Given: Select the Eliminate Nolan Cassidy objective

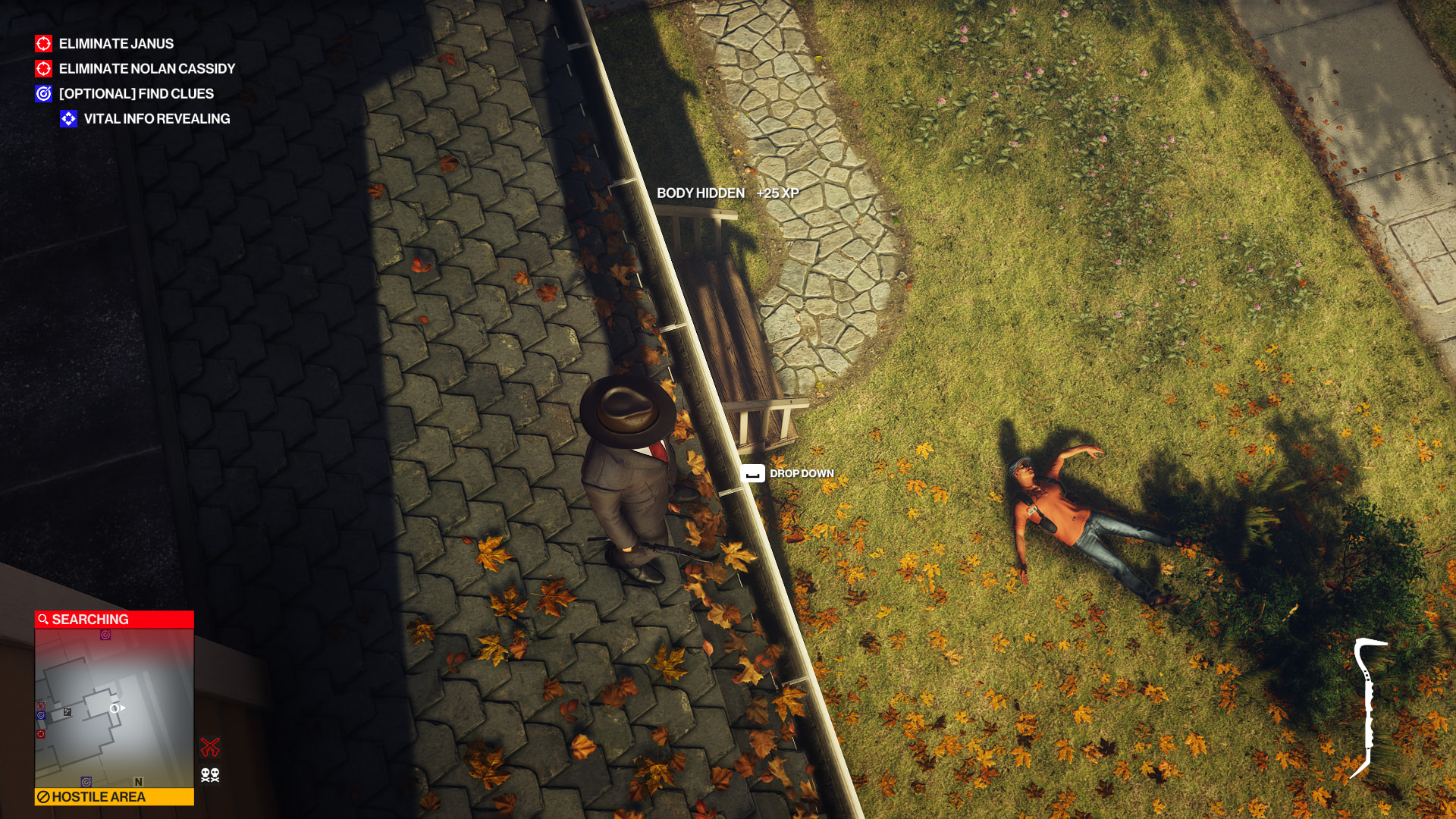Looking at the screenshot, I should 146,69.
